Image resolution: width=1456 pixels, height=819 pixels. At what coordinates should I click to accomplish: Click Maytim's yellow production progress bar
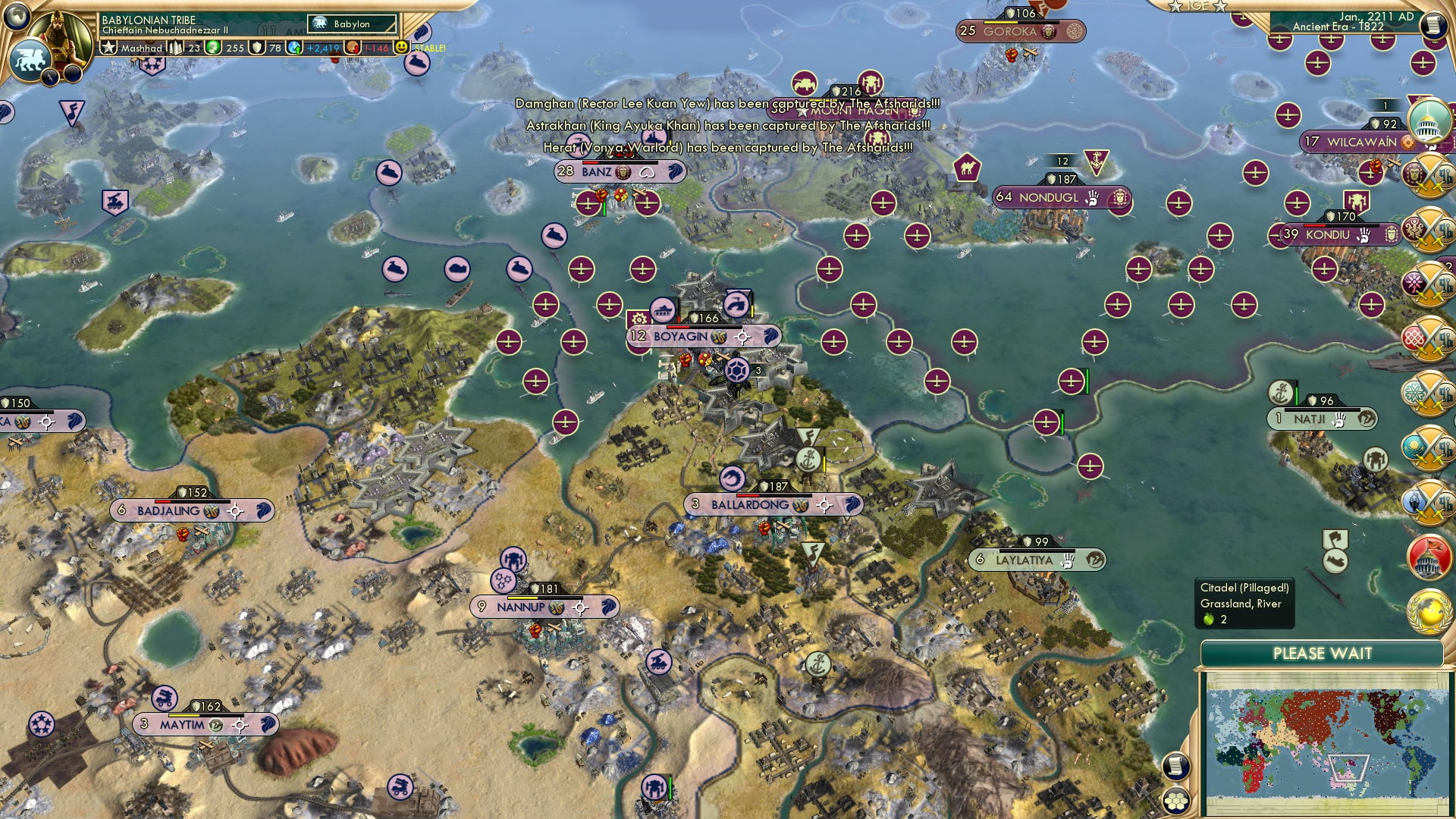point(184,715)
